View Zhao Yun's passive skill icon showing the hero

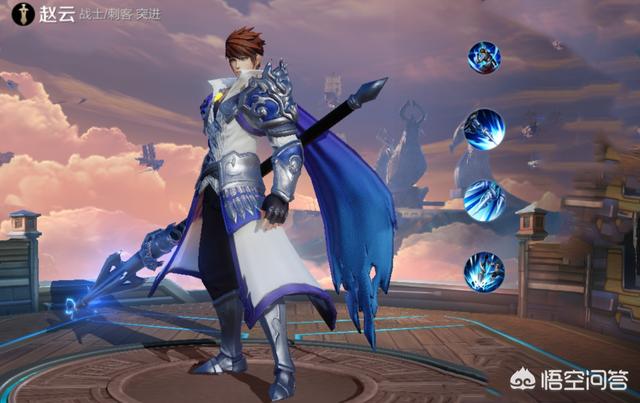tap(484, 57)
